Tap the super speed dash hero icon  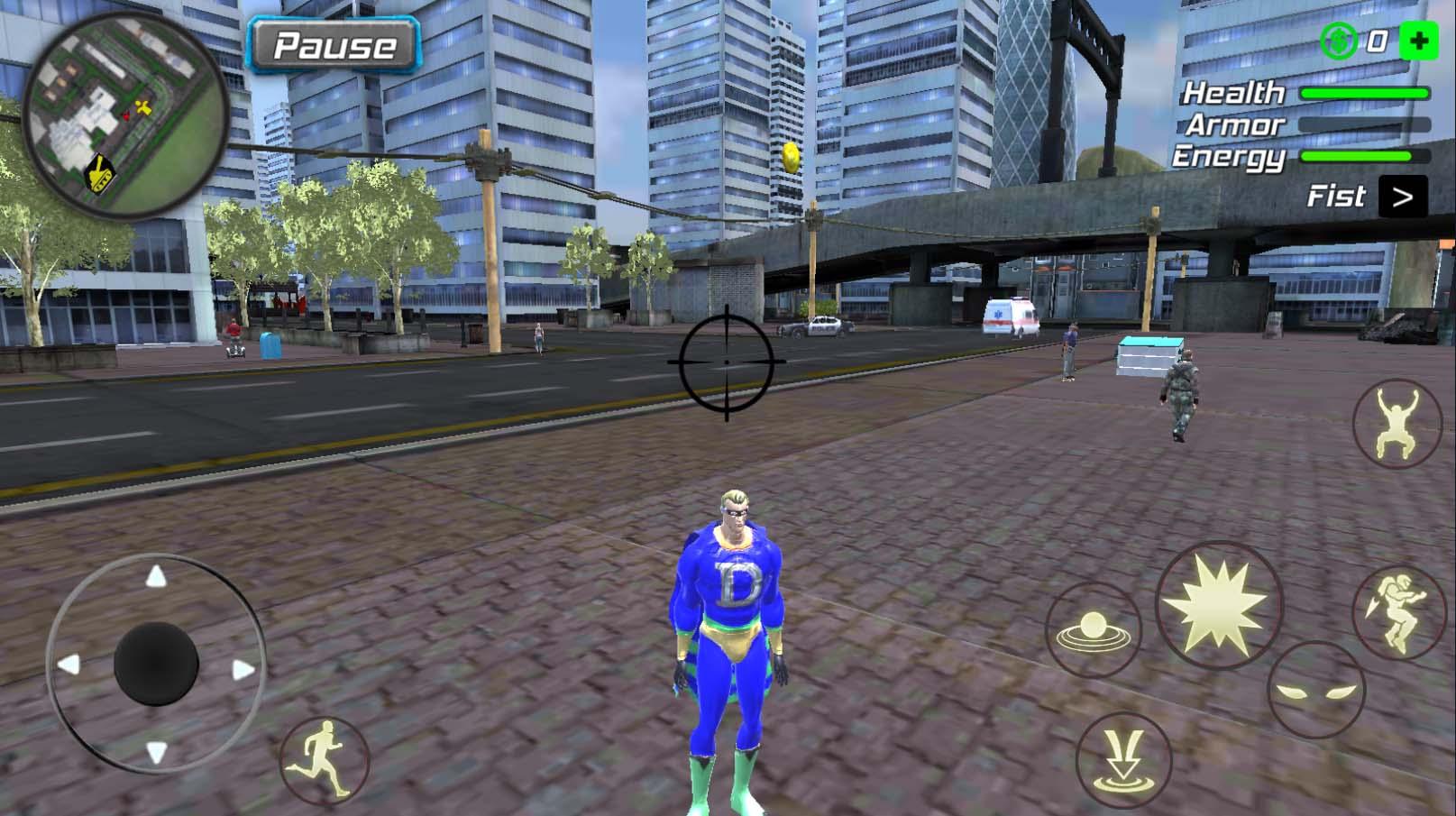(x=1398, y=610)
